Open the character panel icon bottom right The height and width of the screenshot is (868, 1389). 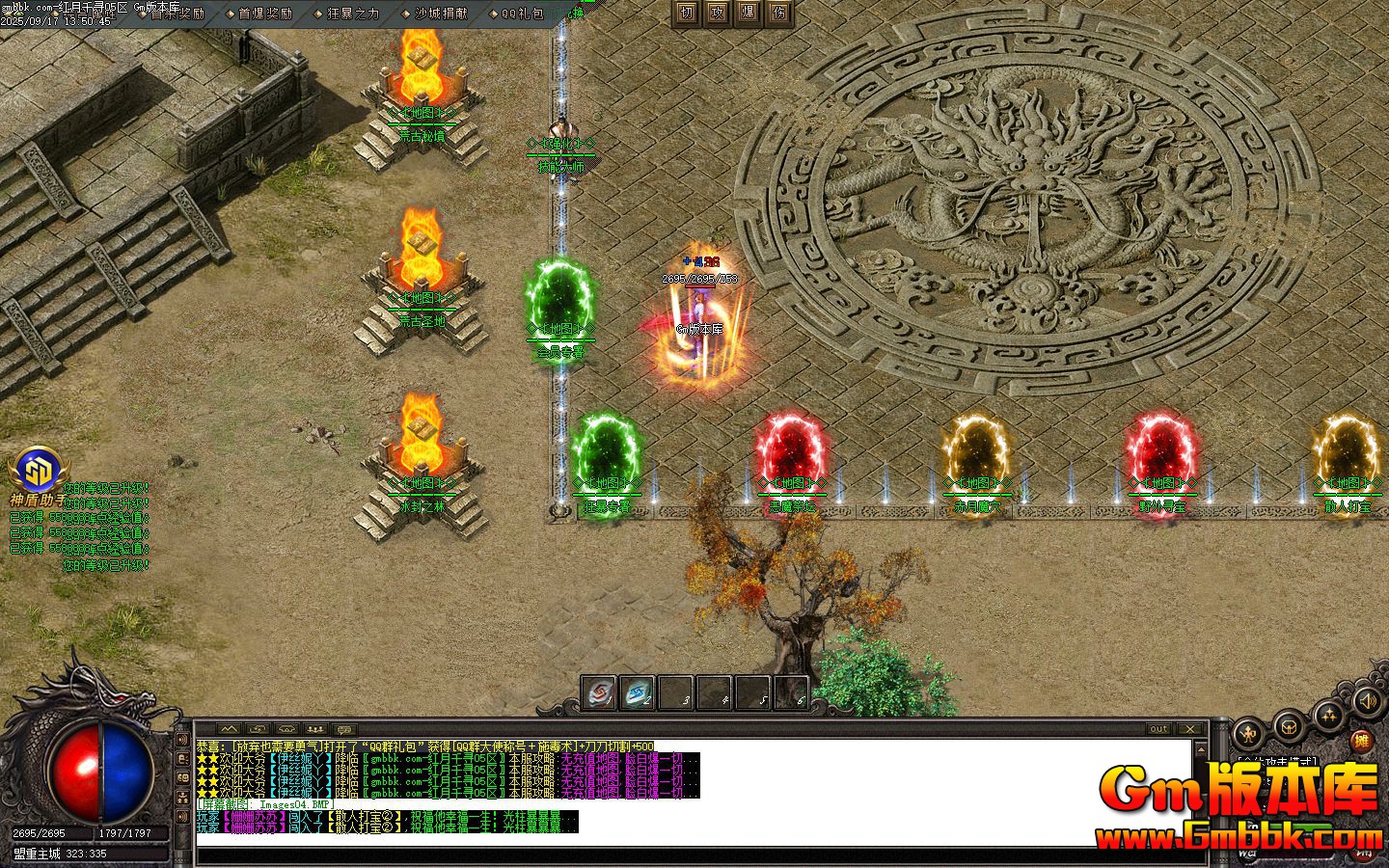[1247, 735]
